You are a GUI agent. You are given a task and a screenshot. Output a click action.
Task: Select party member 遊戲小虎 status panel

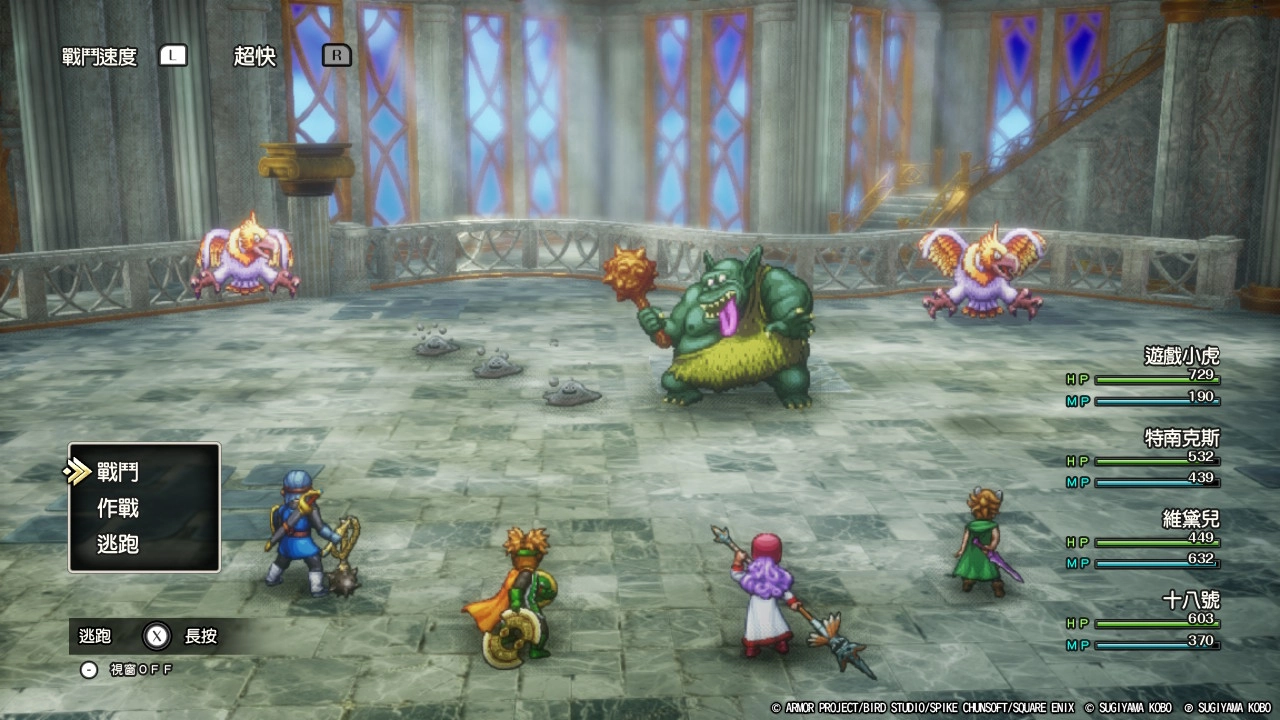point(1145,378)
